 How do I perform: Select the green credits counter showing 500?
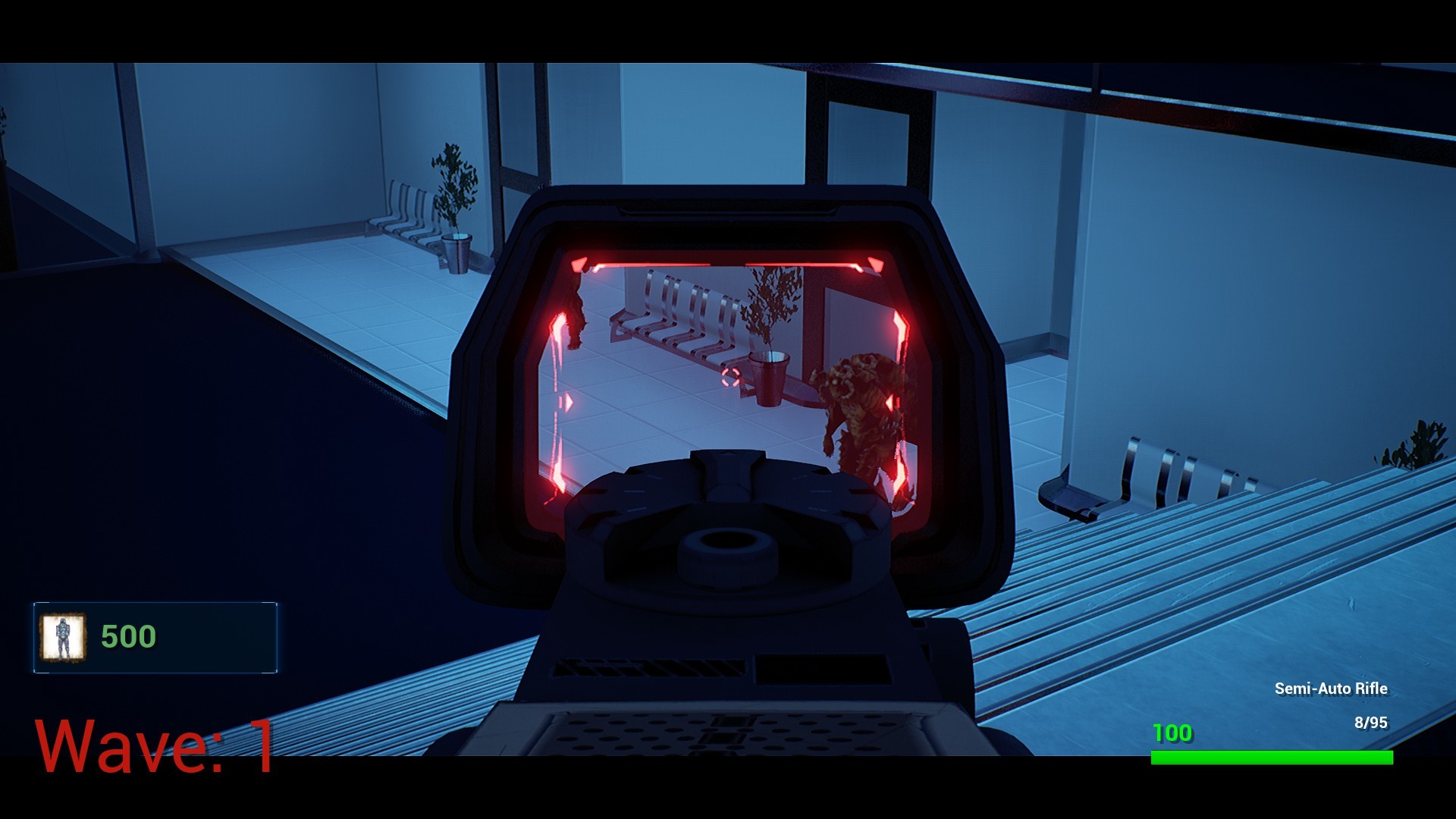point(127,637)
